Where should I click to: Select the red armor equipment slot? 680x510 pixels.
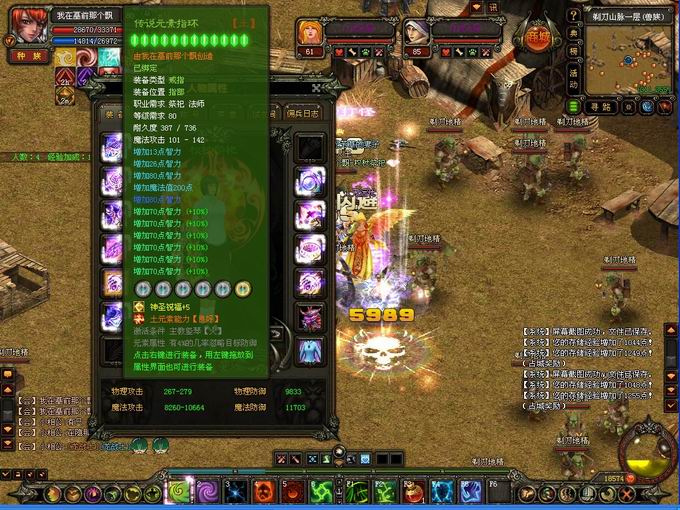coord(308,317)
